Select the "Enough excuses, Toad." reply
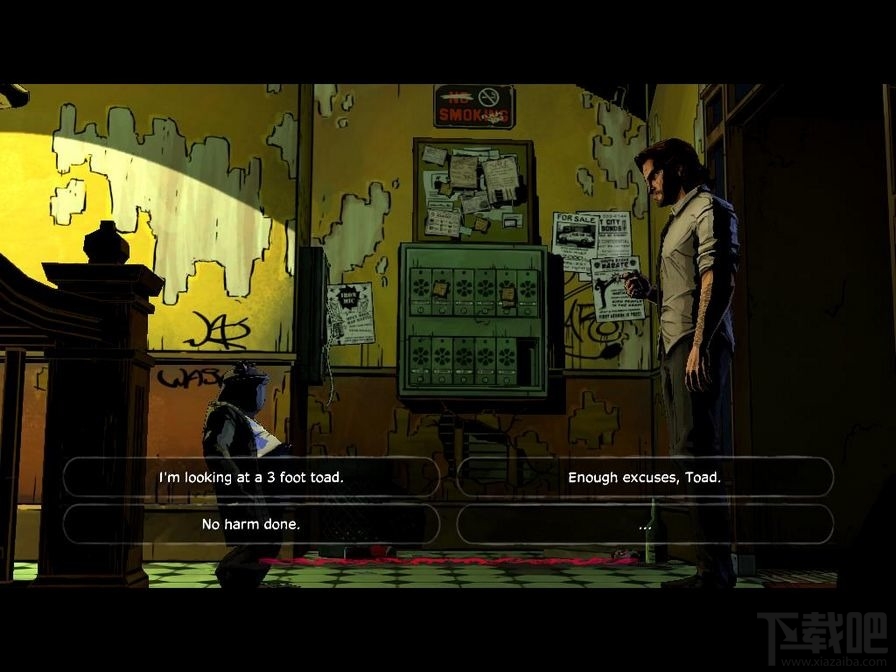Image resolution: width=896 pixels, height=672 pixels. click(x=644, y=477)
